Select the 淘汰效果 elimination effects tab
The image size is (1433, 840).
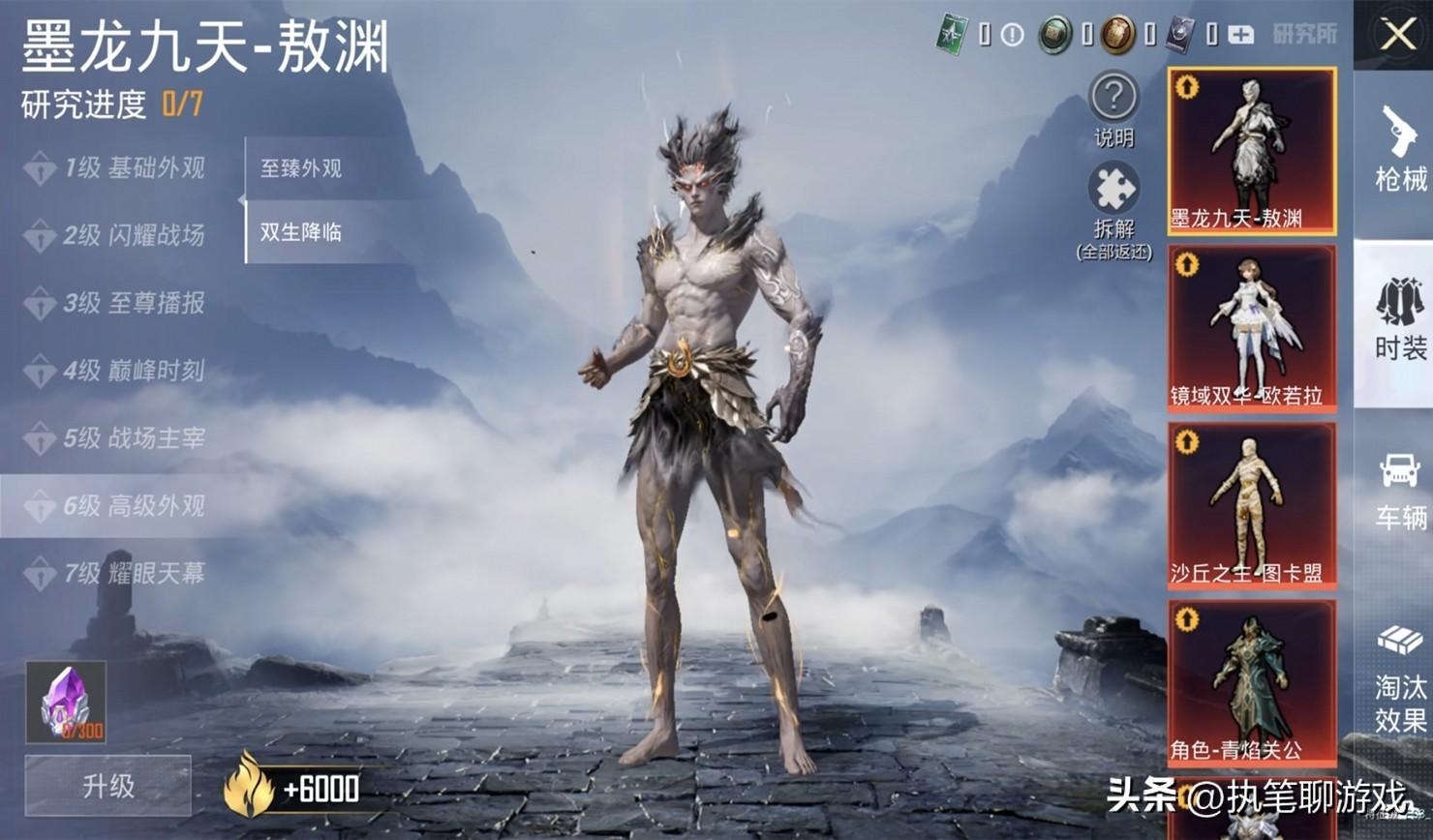pyautogui.click(x=1399, y=677)
